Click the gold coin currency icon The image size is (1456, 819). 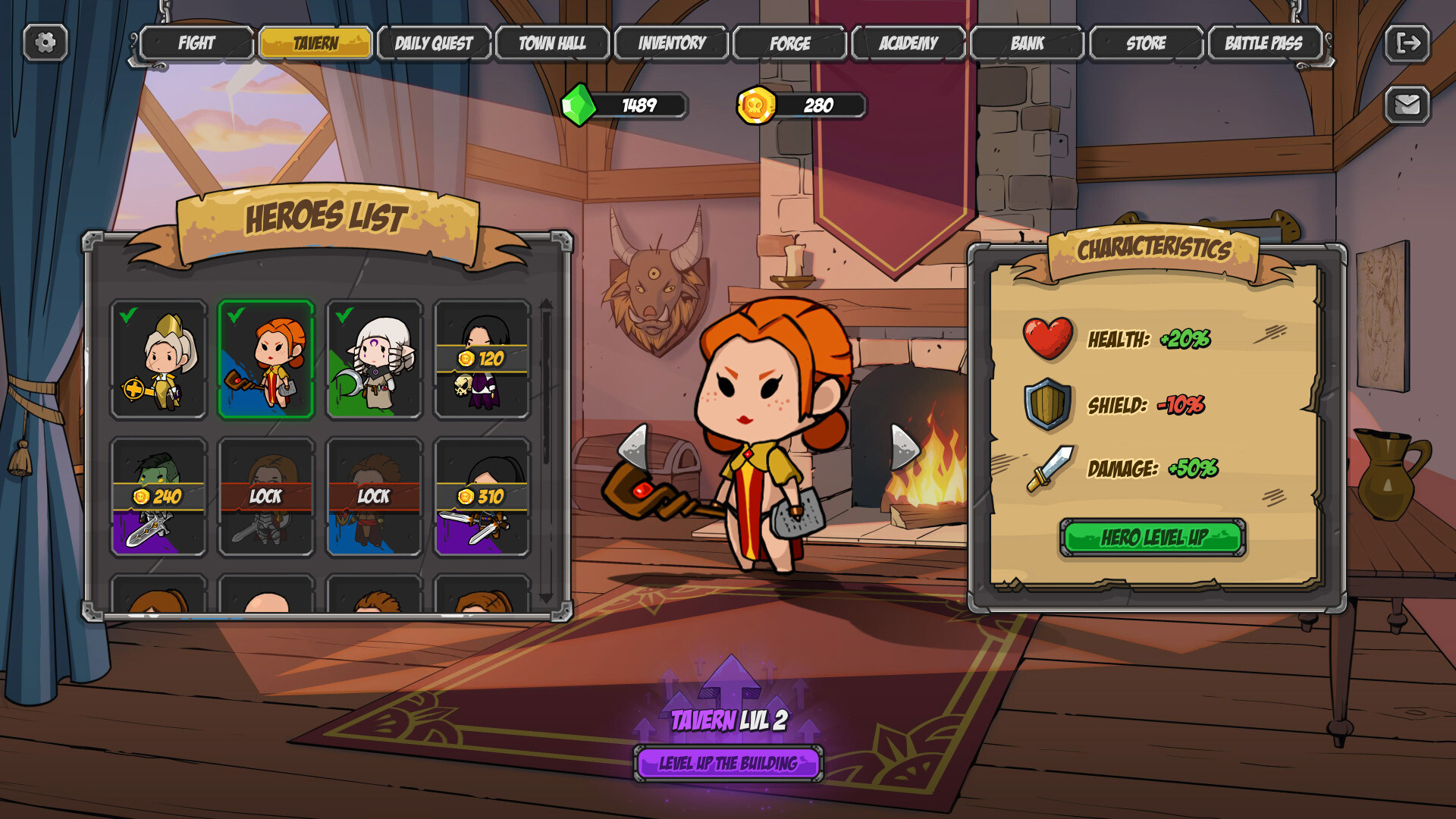click(x=757, y=105)
